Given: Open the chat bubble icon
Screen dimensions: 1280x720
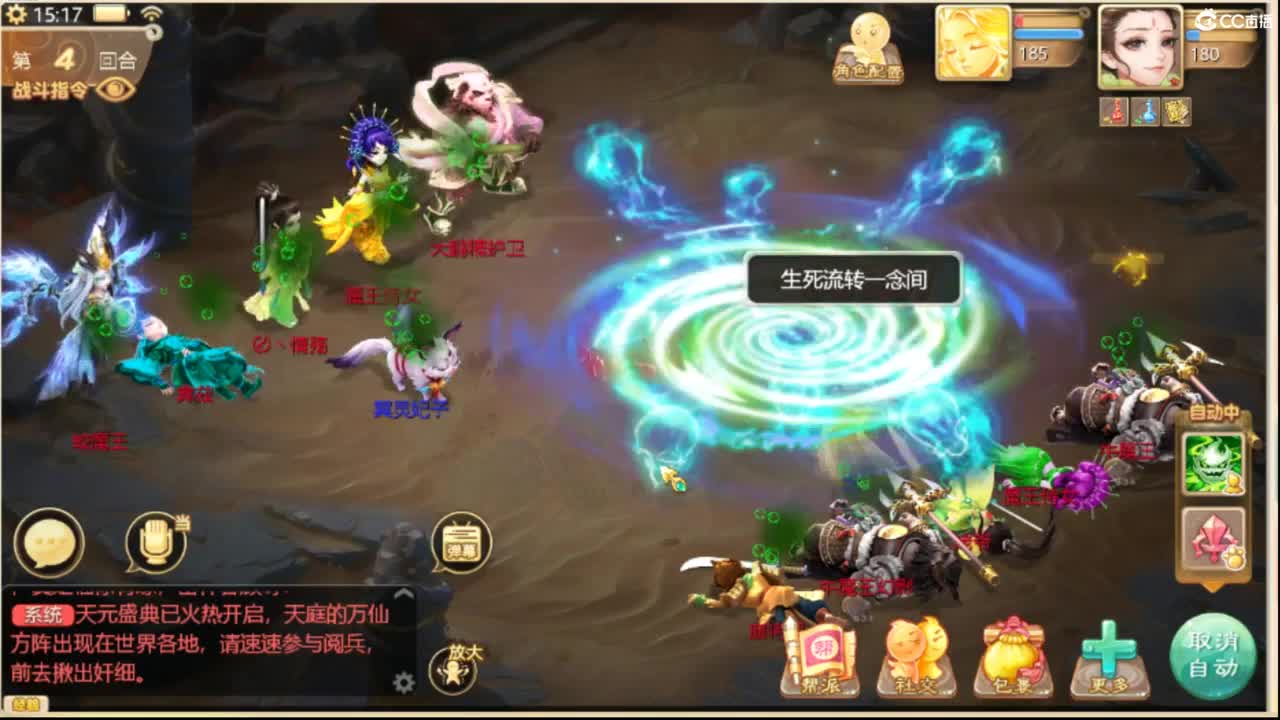Looking at the screenshot, I should 50,543.
